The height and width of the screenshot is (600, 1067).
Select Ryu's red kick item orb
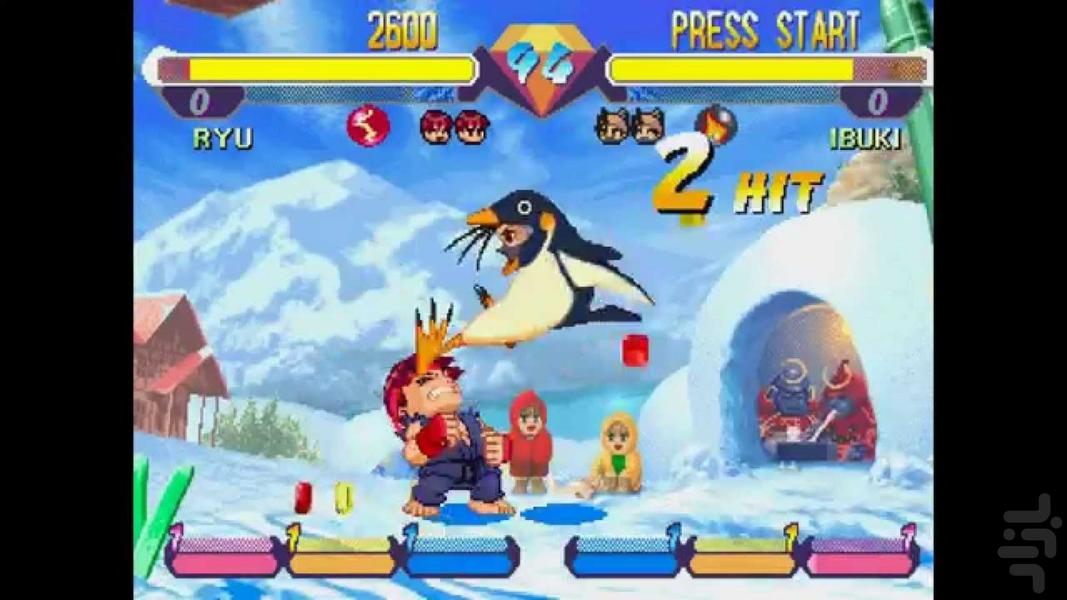(x=368, y=126)
